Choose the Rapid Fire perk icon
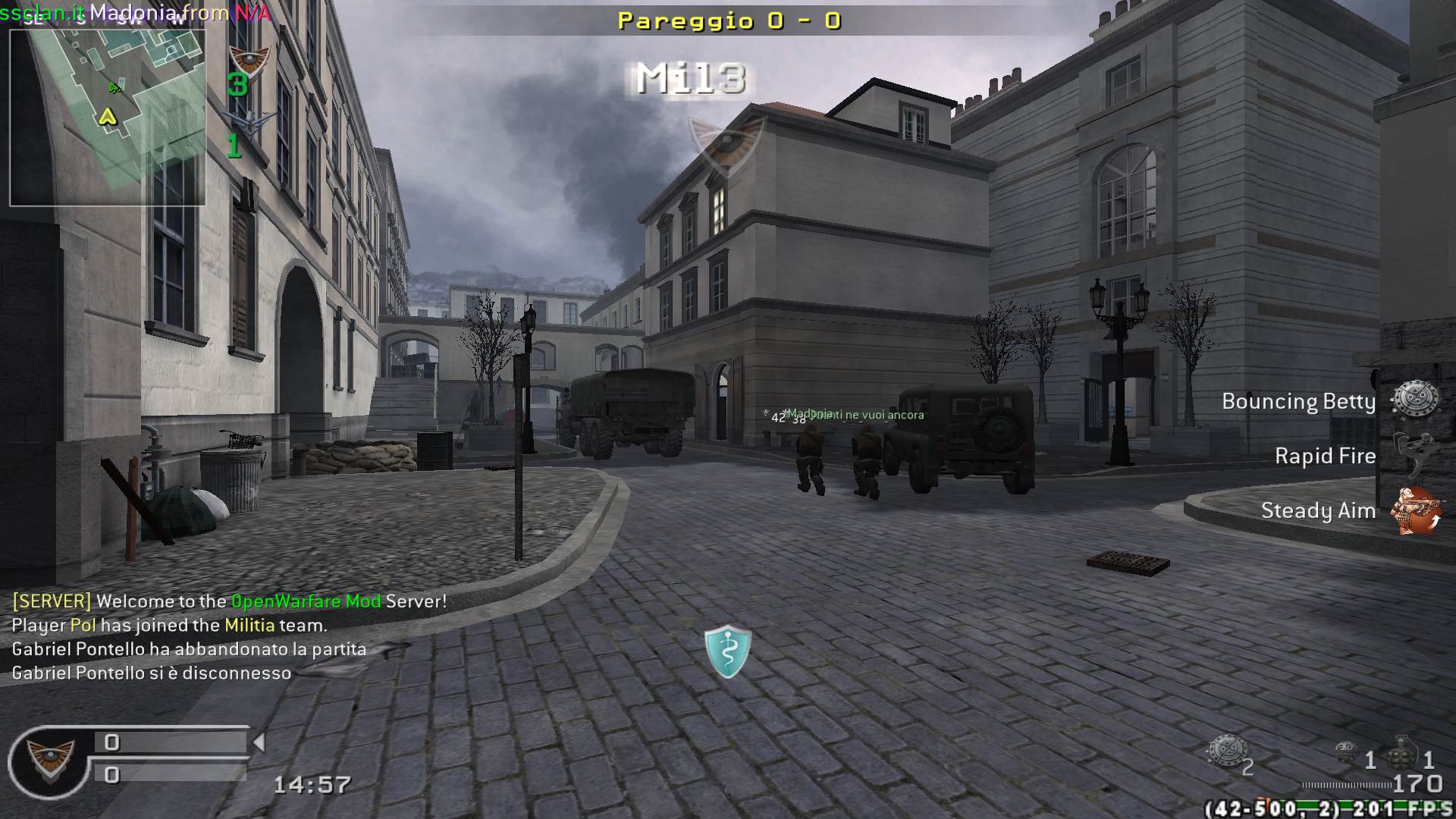 click(1416, 454)
